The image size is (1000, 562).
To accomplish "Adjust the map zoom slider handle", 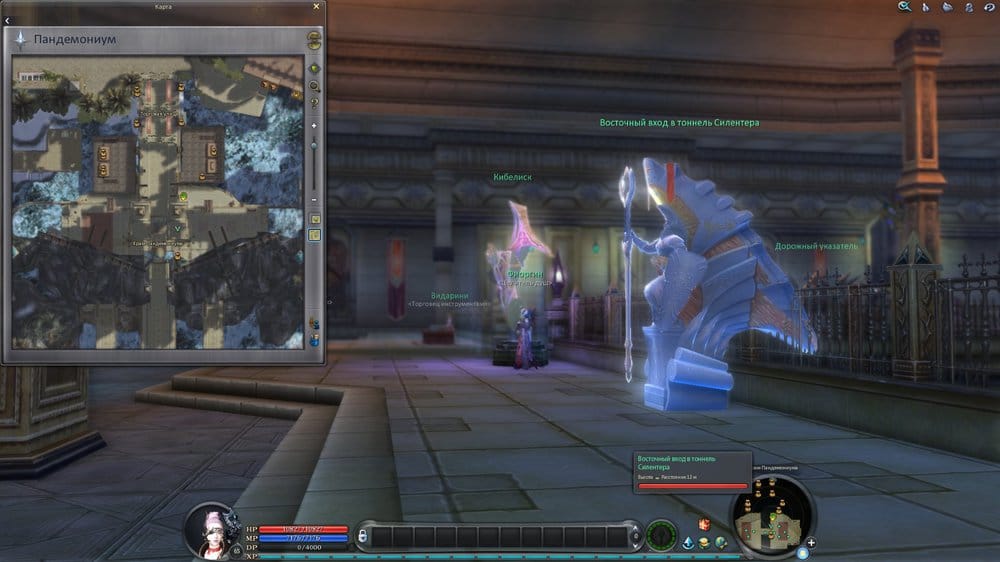I will tap(314, 147).
